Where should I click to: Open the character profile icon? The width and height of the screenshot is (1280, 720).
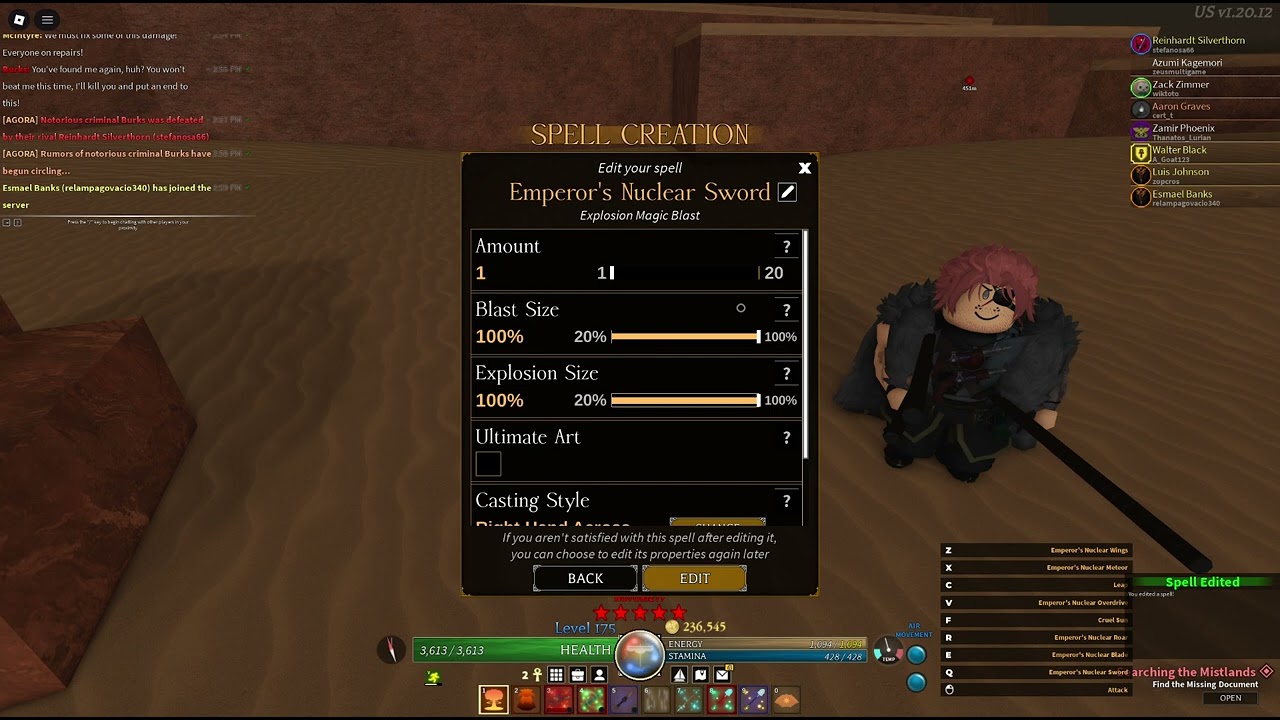[599, 675]
